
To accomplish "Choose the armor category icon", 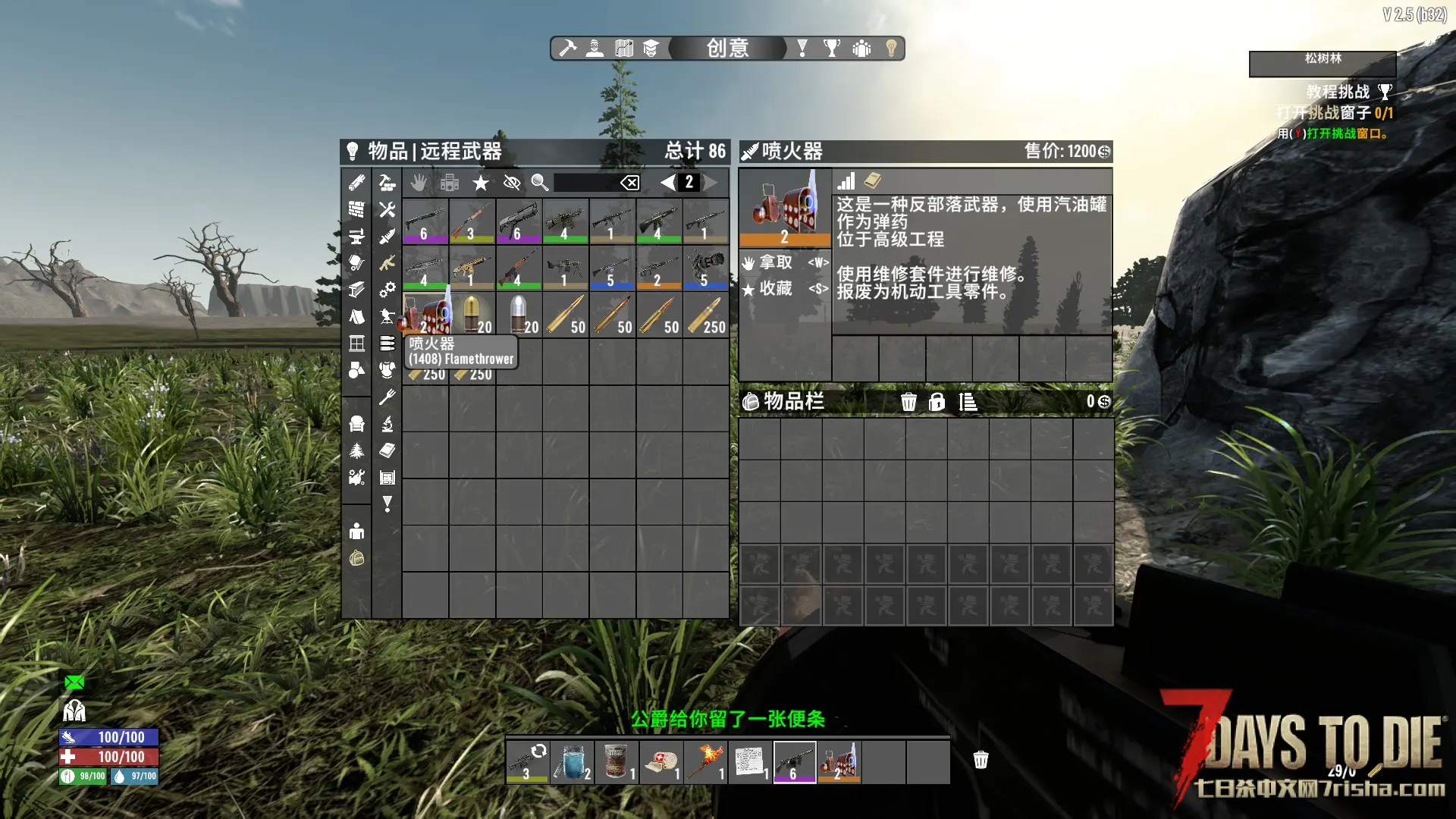I will [x=388, y=370].
